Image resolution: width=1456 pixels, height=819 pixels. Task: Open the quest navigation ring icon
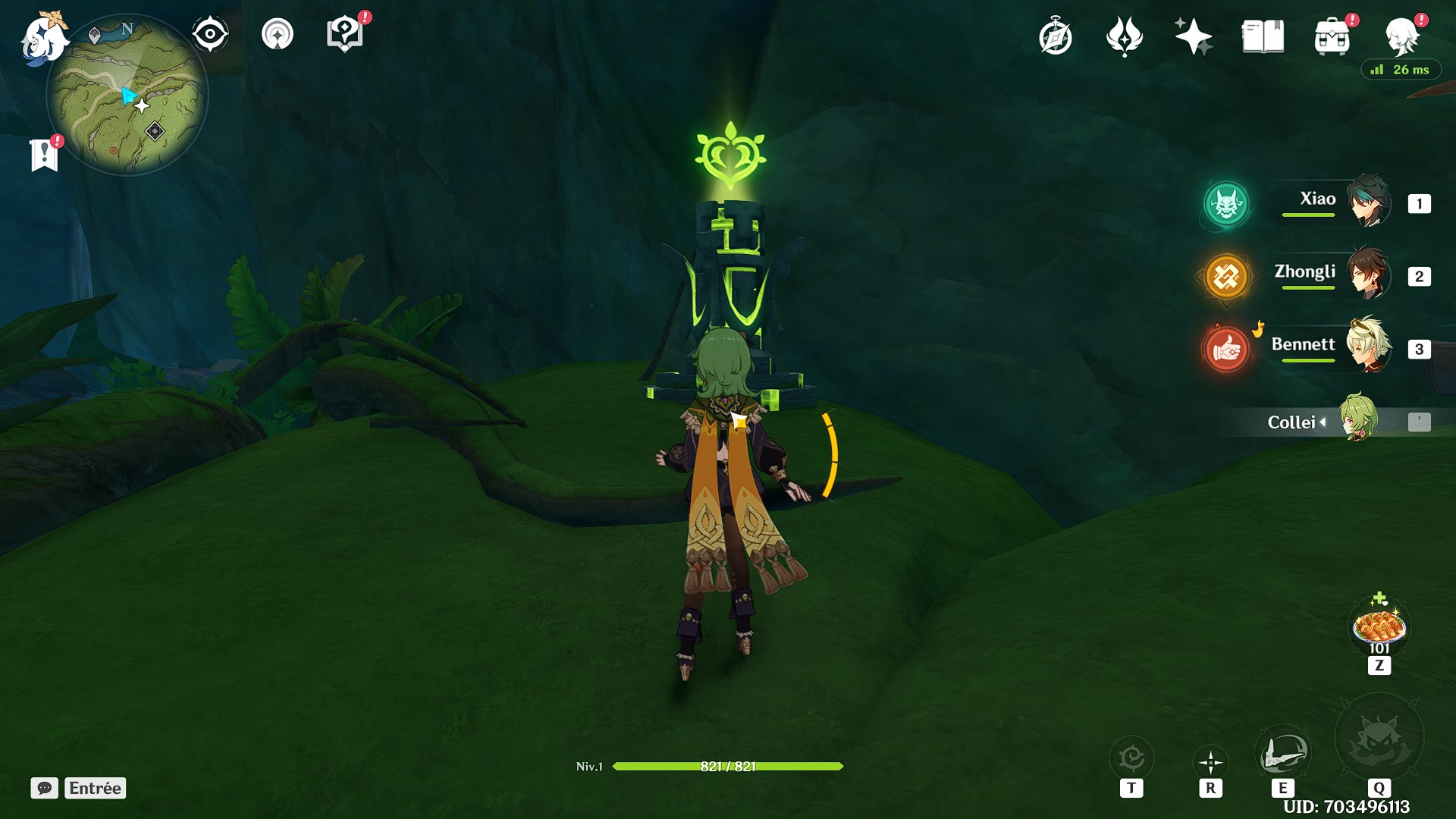point(278,34)
